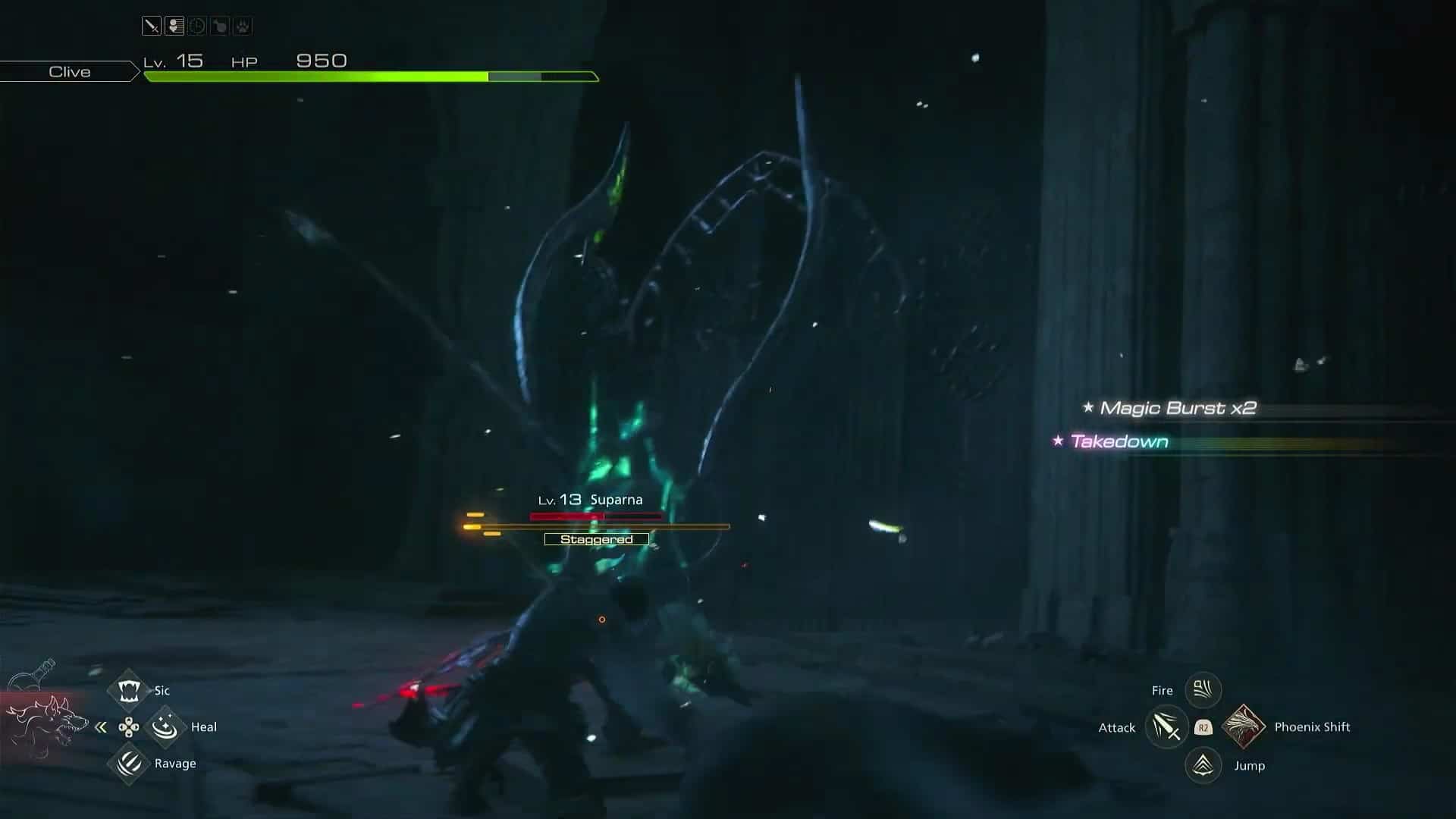Click the Magic Burst x2 notification
Viewport: 1456px width, 819px height.
coord(1178,407)
